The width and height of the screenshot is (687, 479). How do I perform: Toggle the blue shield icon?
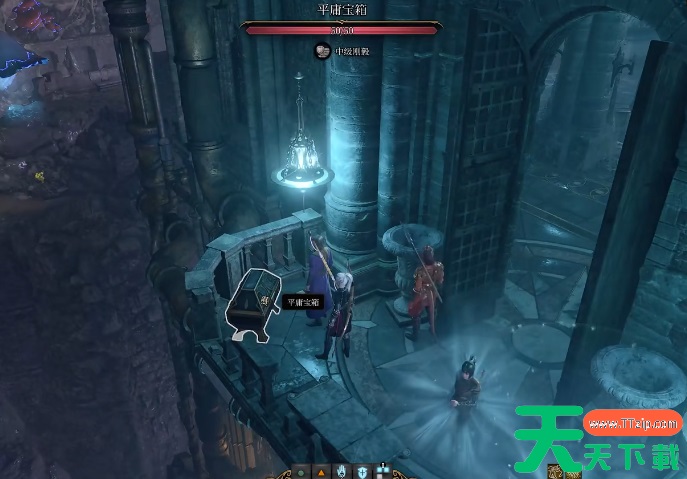coord(361,471)
